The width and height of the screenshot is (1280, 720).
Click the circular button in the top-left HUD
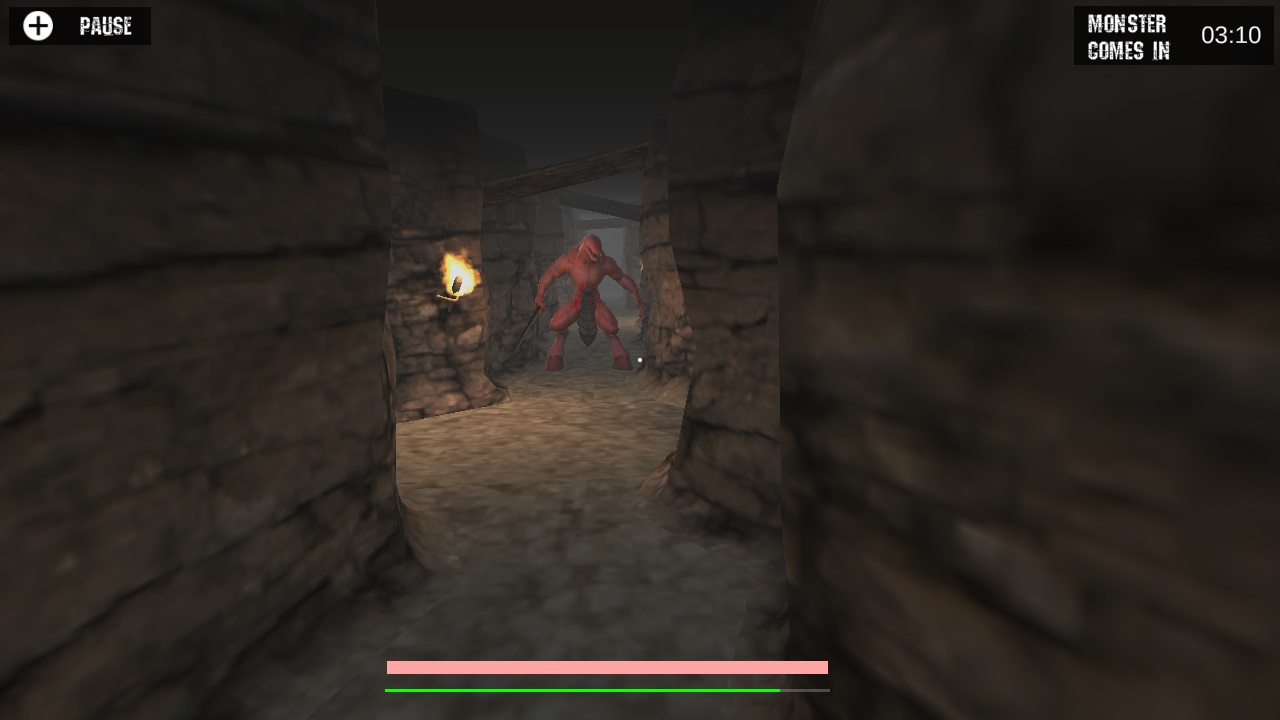point(38,26)
